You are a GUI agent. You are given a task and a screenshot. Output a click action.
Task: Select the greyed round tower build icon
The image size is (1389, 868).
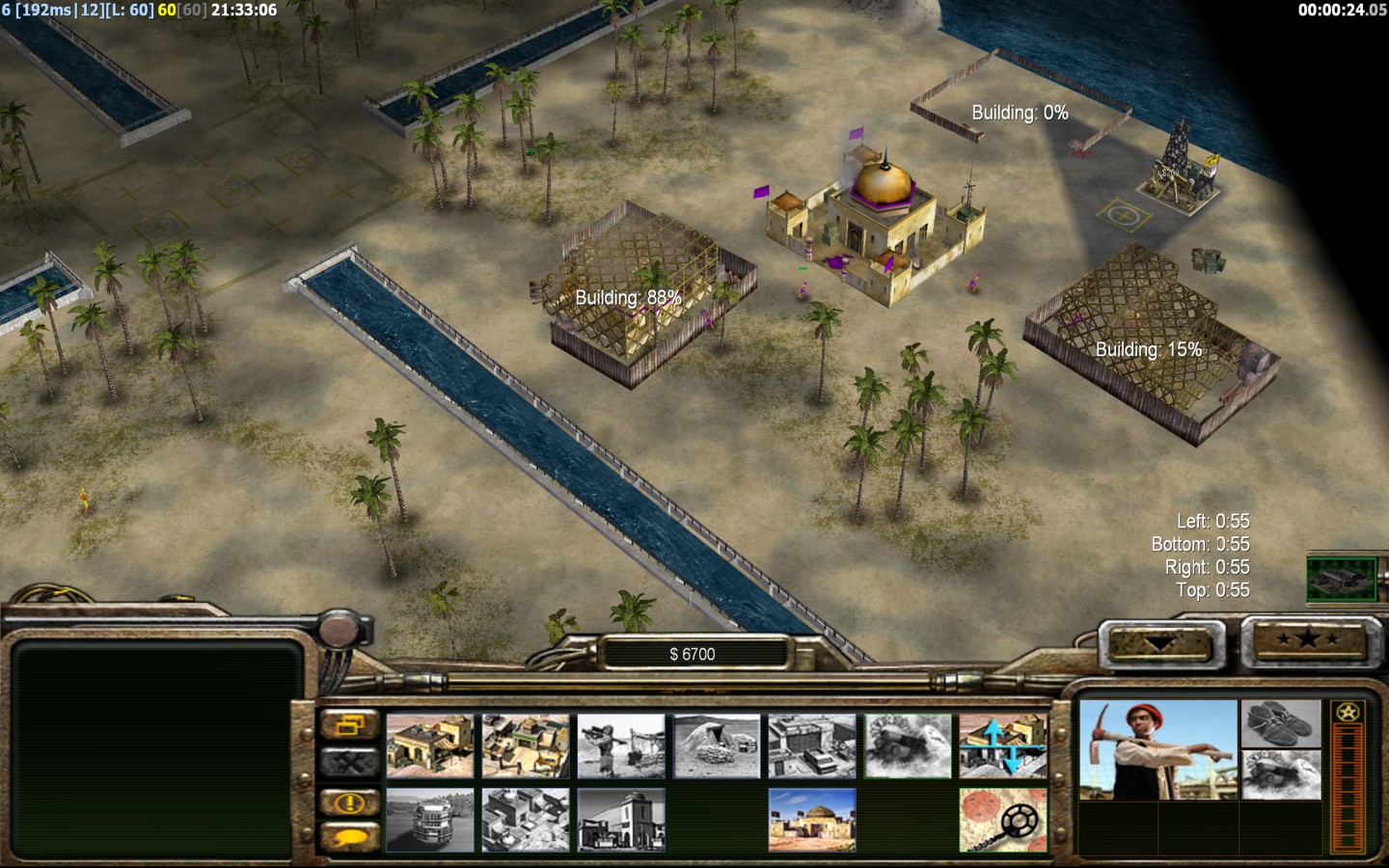pyautogui.click(x=430, y=820)
